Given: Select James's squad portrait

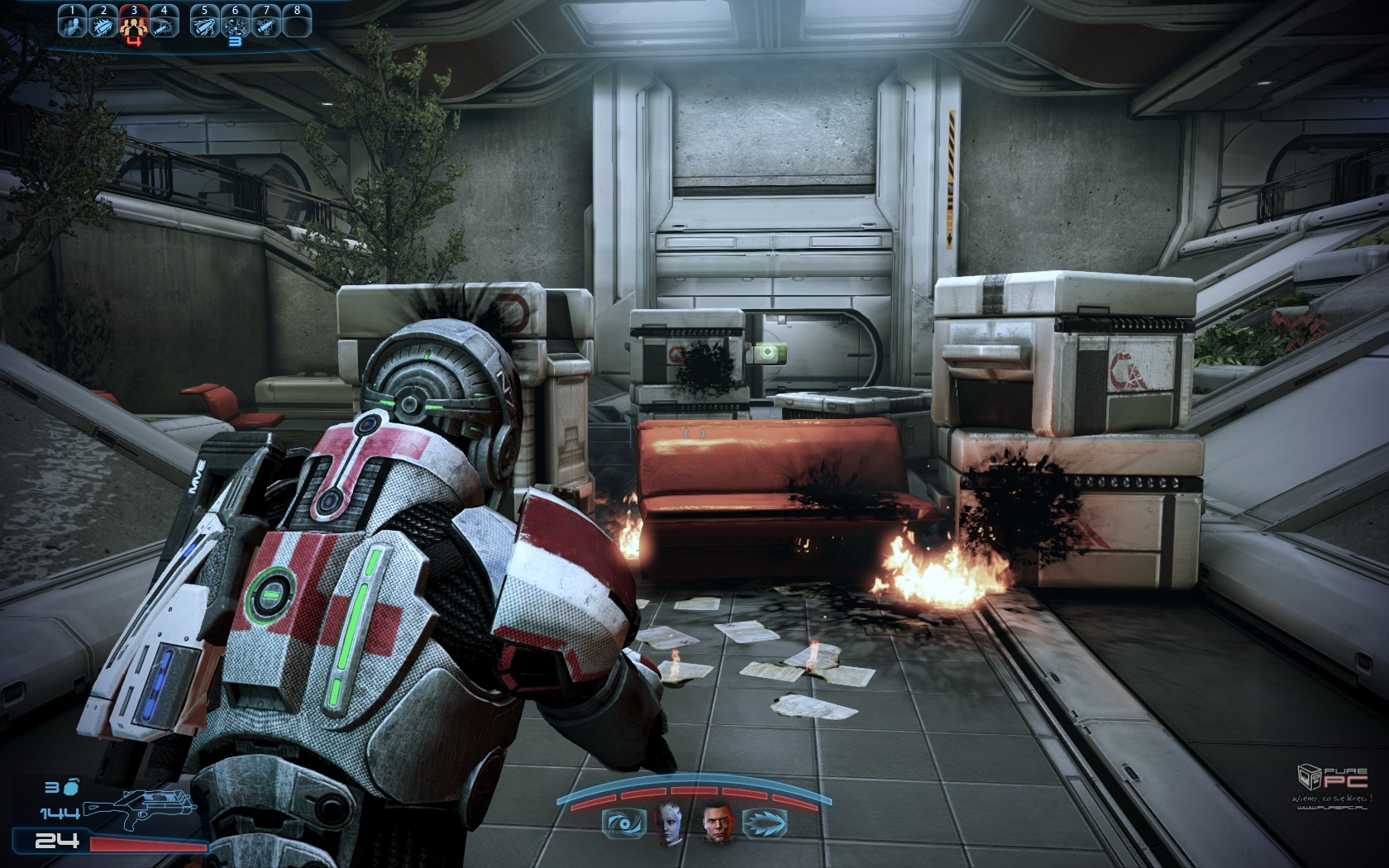Looking at the screenshot, I should click(716, 823).
